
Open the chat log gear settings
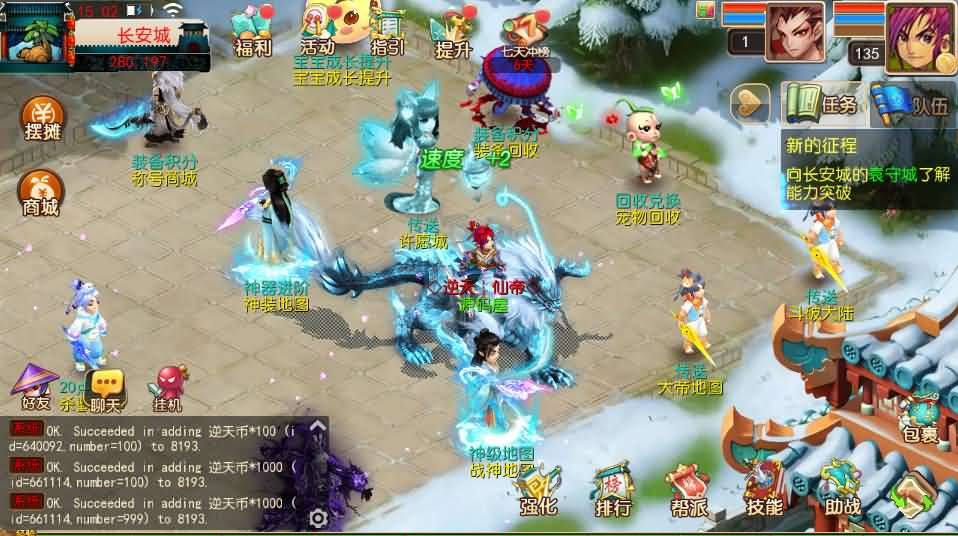pyautogui.click(x=318, y=518)
